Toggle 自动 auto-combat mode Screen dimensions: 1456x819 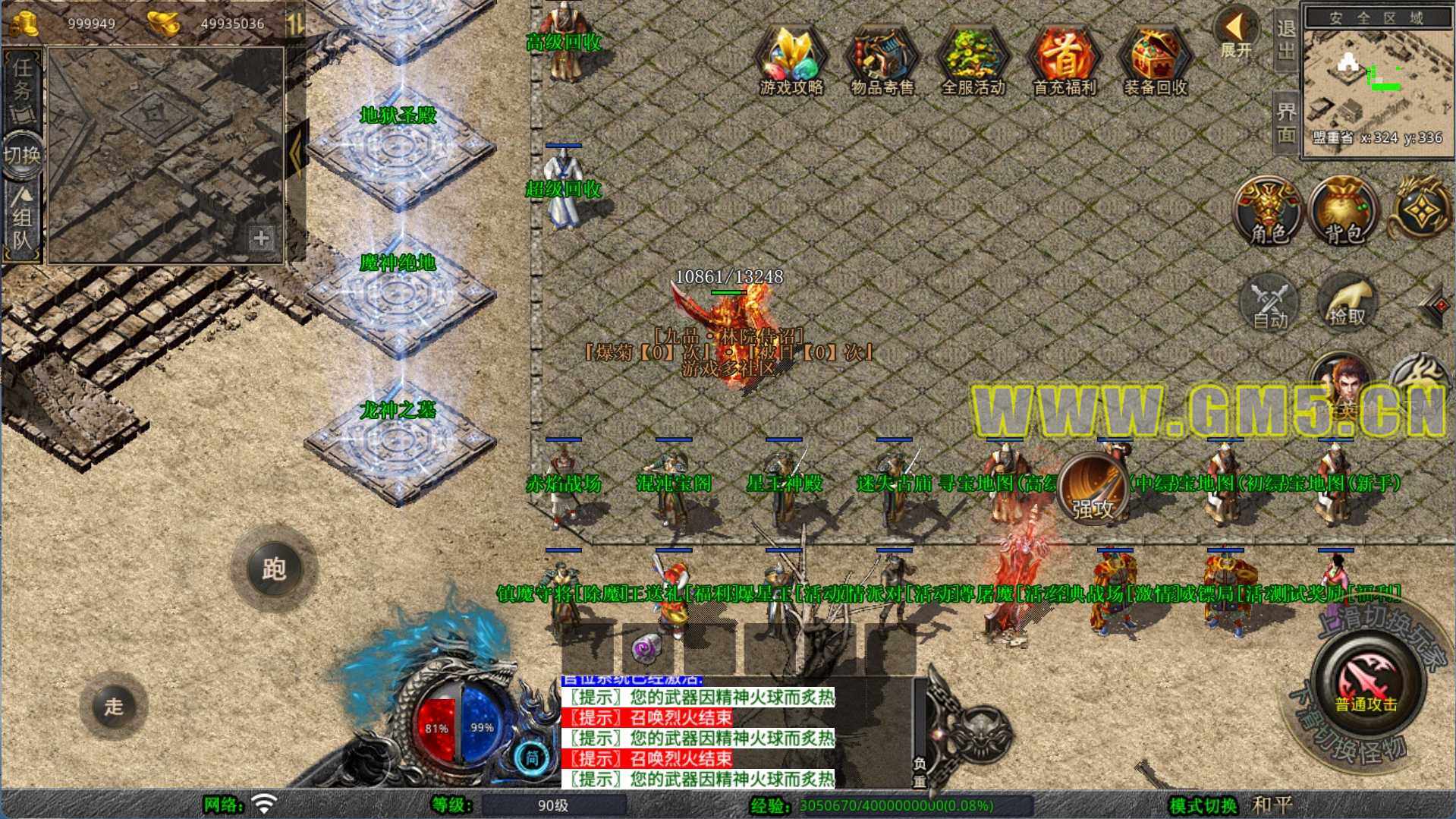1270,304
